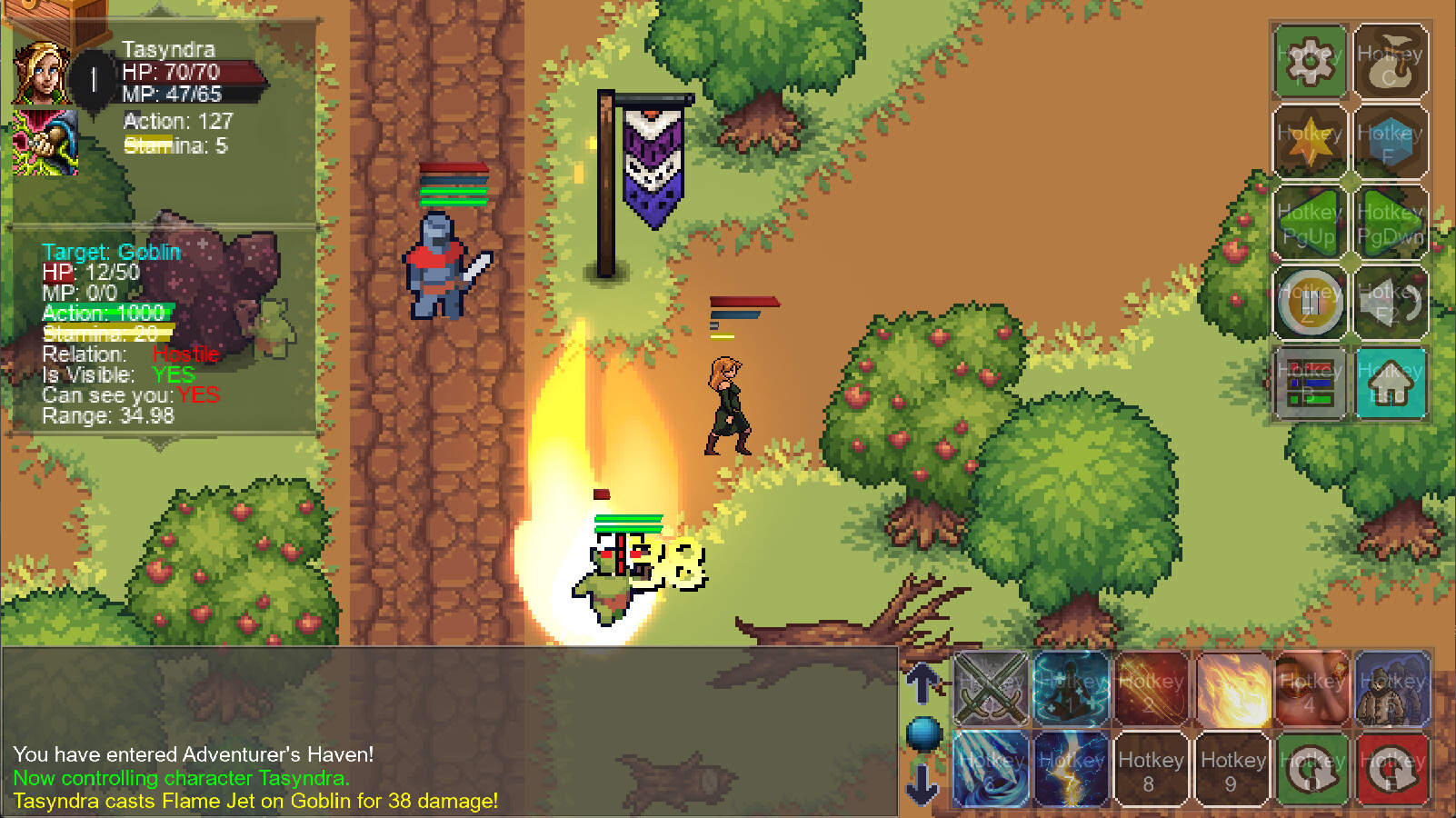Click the PgUp green arrow to cycle back
Screen dimensions: 1456x818
tap(1310, 223)
